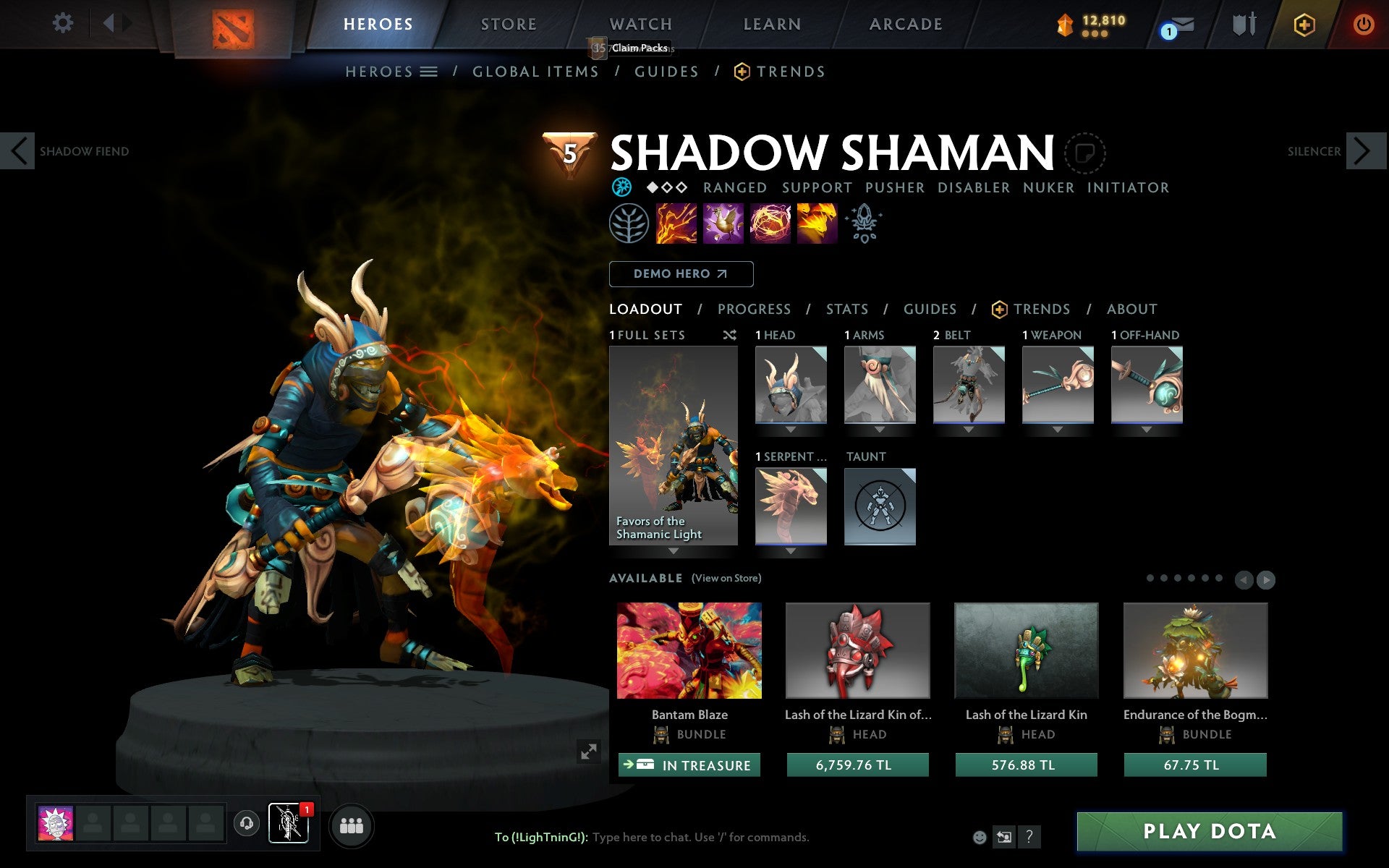Open the Shadow Shaman talent tree icon
The height and width of the screenshot is (868, 1389).
point(627,224)
